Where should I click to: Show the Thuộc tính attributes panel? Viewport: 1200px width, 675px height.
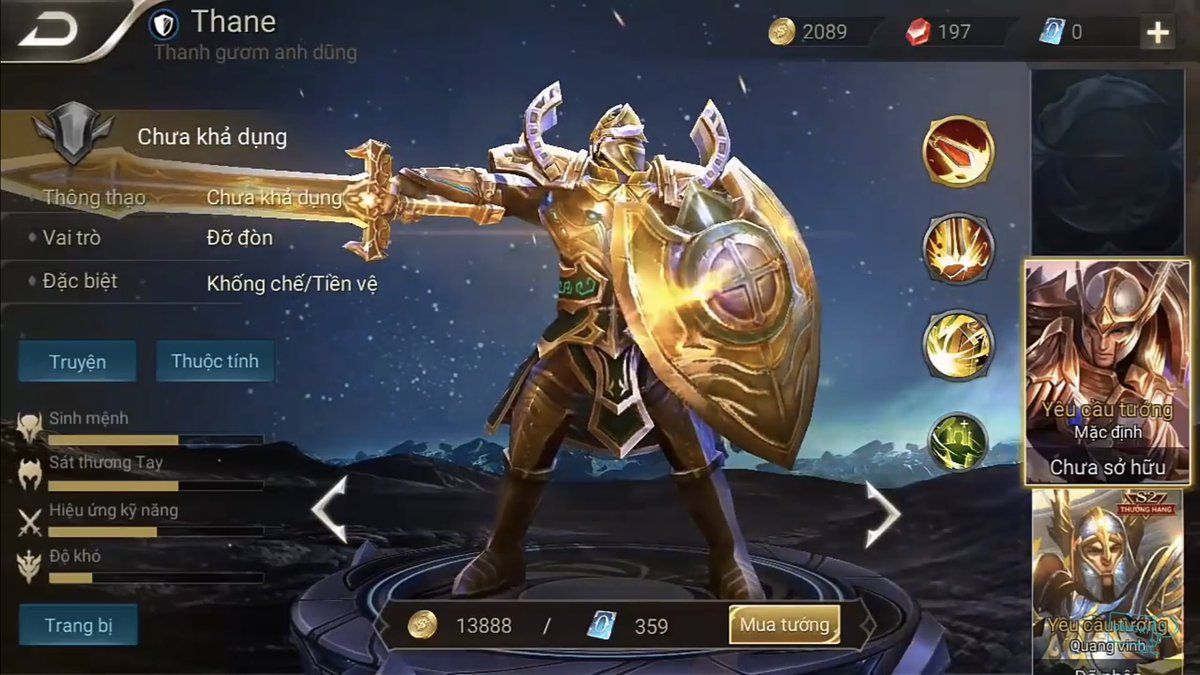[215, 361]
